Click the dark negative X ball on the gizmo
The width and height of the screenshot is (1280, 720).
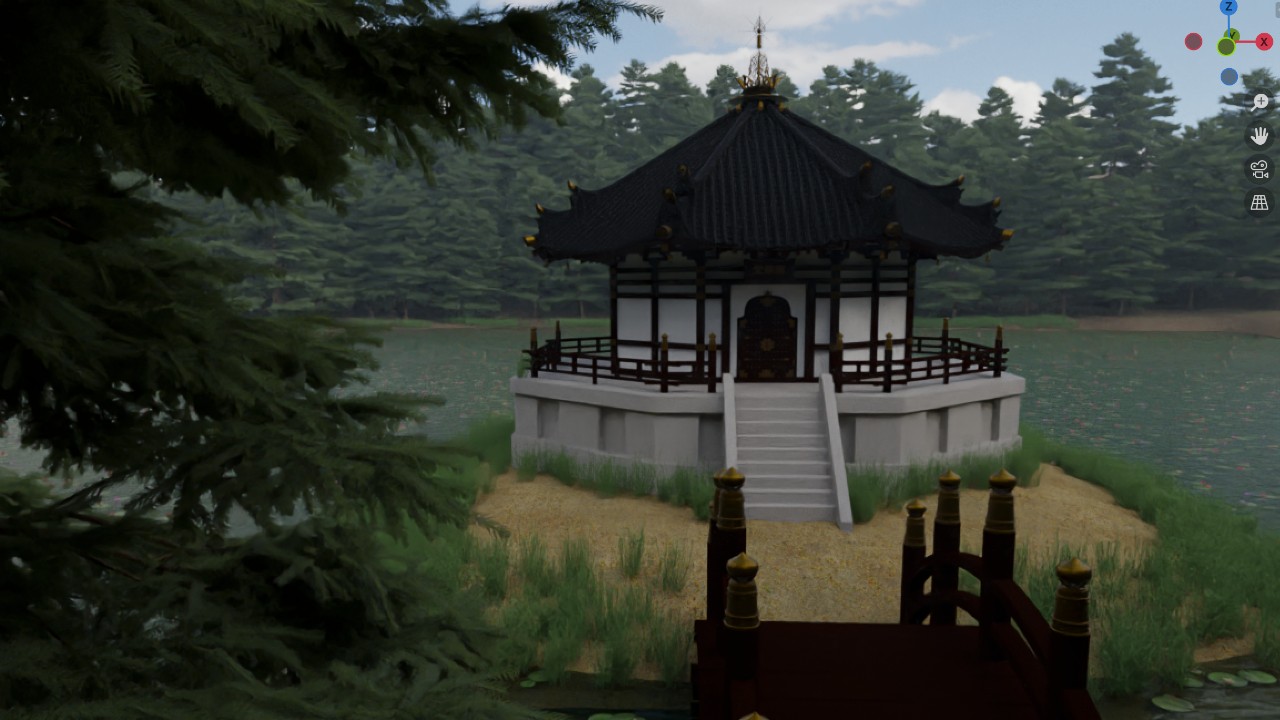click(1194, 42)
